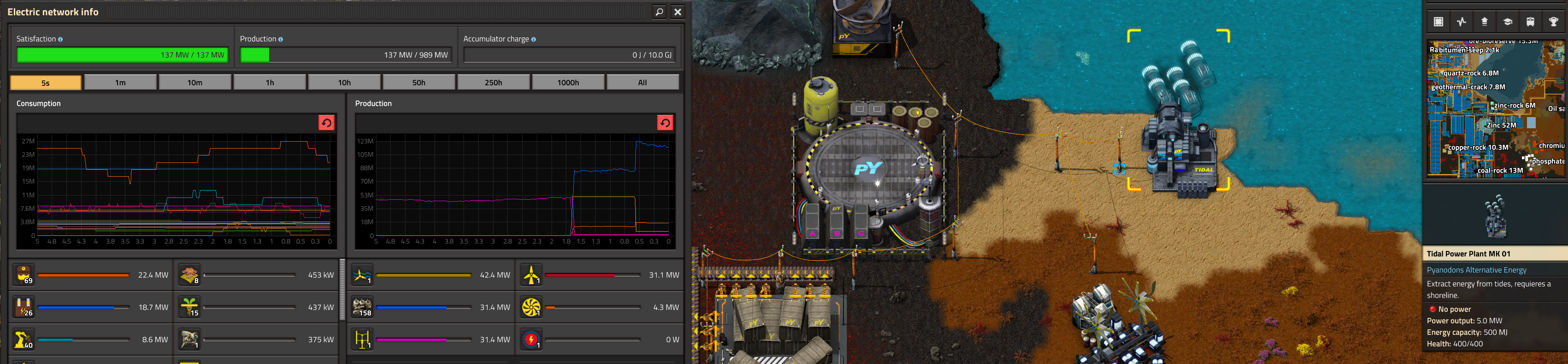
Task: Reset the Production graph filter
Action: (665, 123)
